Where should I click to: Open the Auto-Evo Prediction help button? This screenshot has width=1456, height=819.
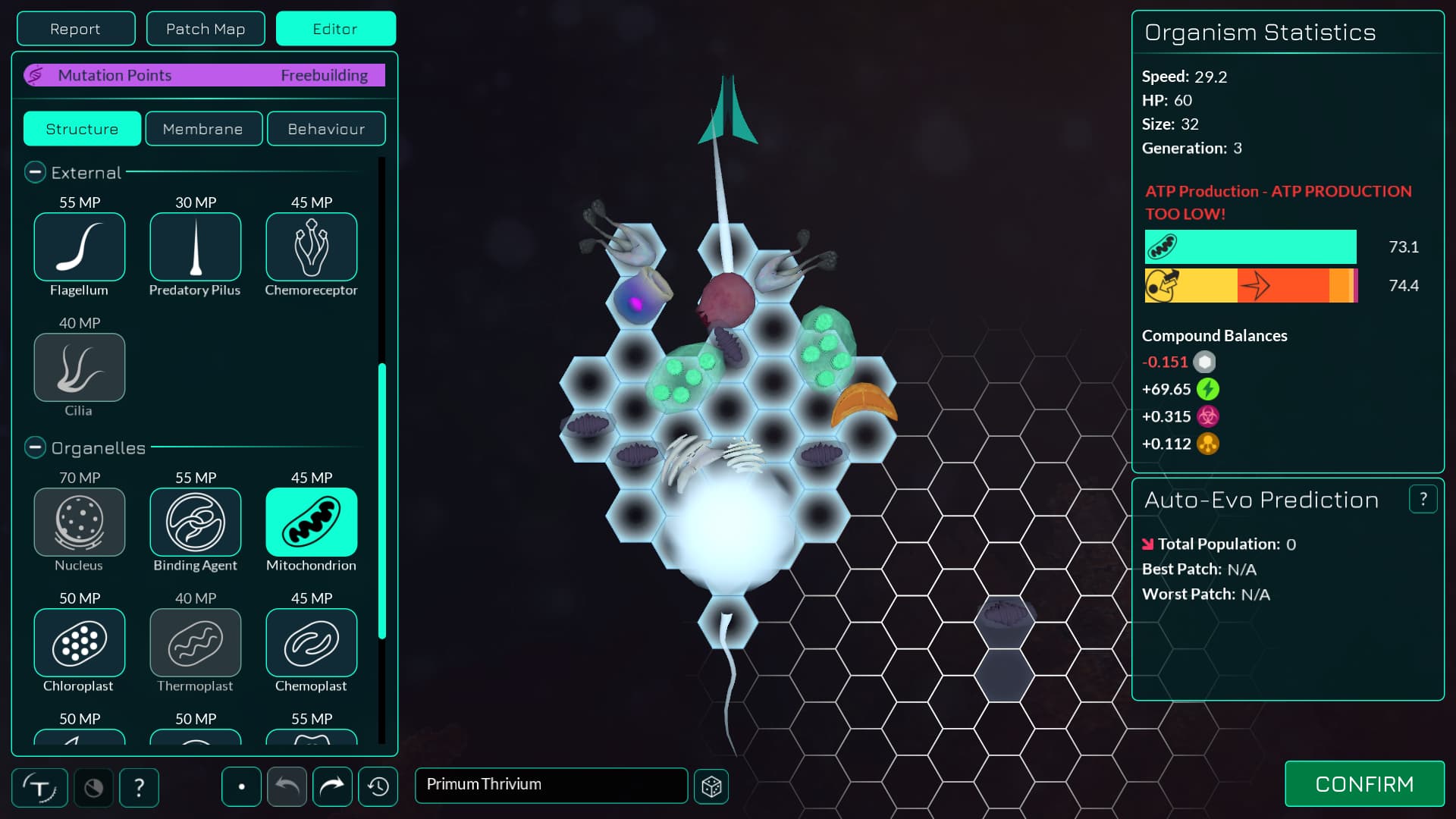pyautogui.click(x=1423, y=499)
